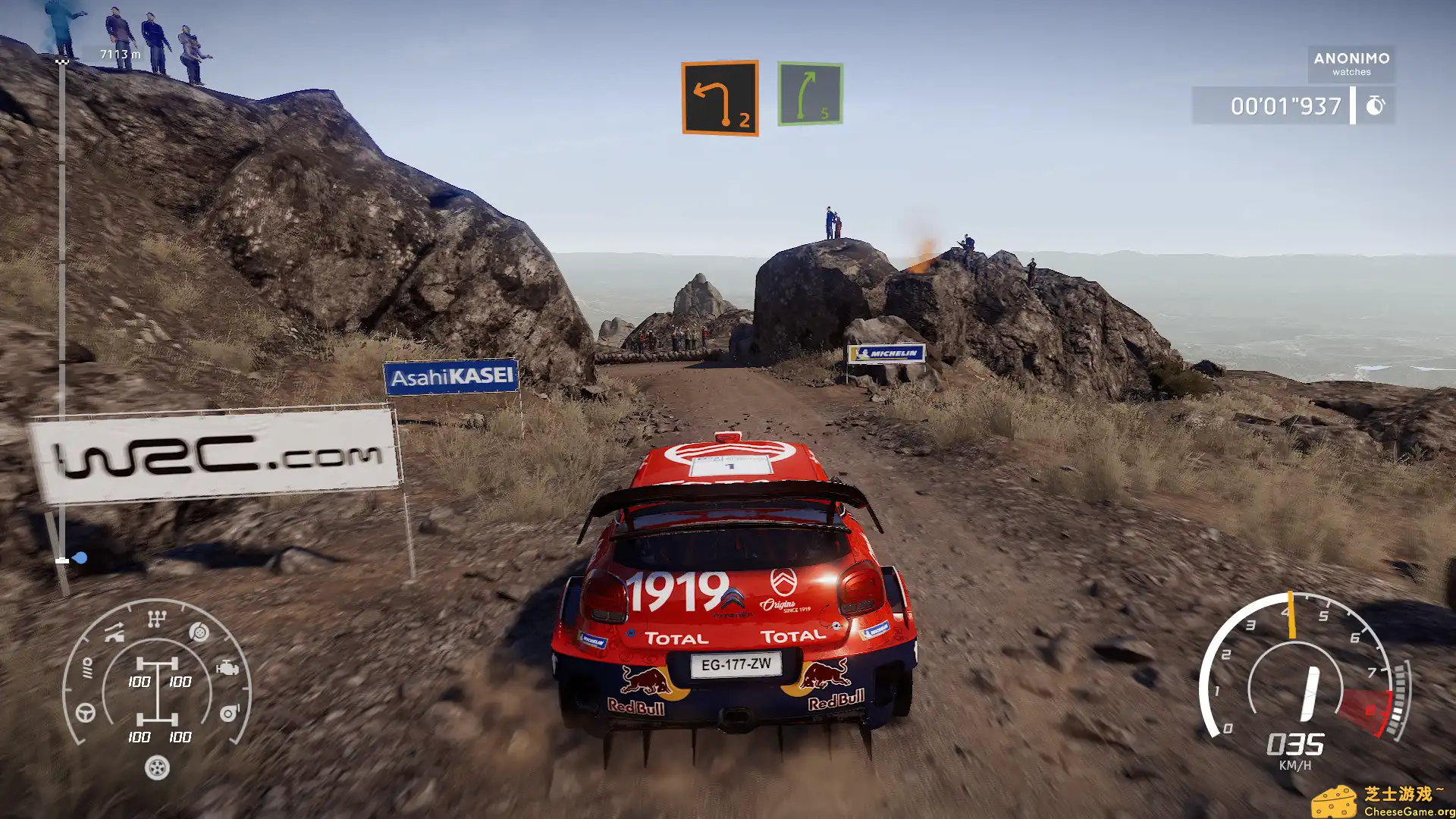The image size is (1456, 819).
Task: Click the blue marker on the stage progress bar
Action: (x=80, y=556)
